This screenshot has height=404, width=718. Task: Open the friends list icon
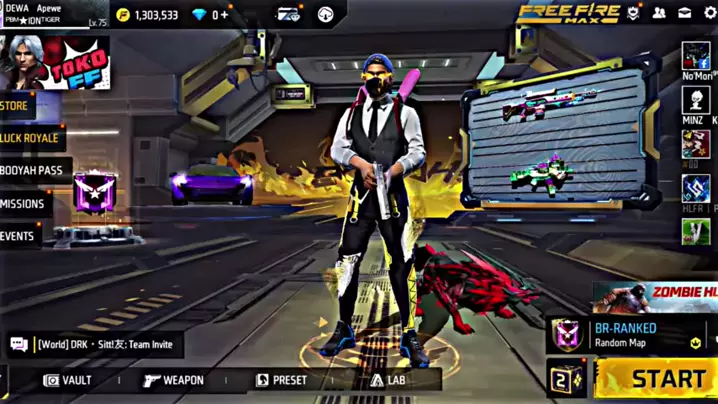[x=659, y=14]
